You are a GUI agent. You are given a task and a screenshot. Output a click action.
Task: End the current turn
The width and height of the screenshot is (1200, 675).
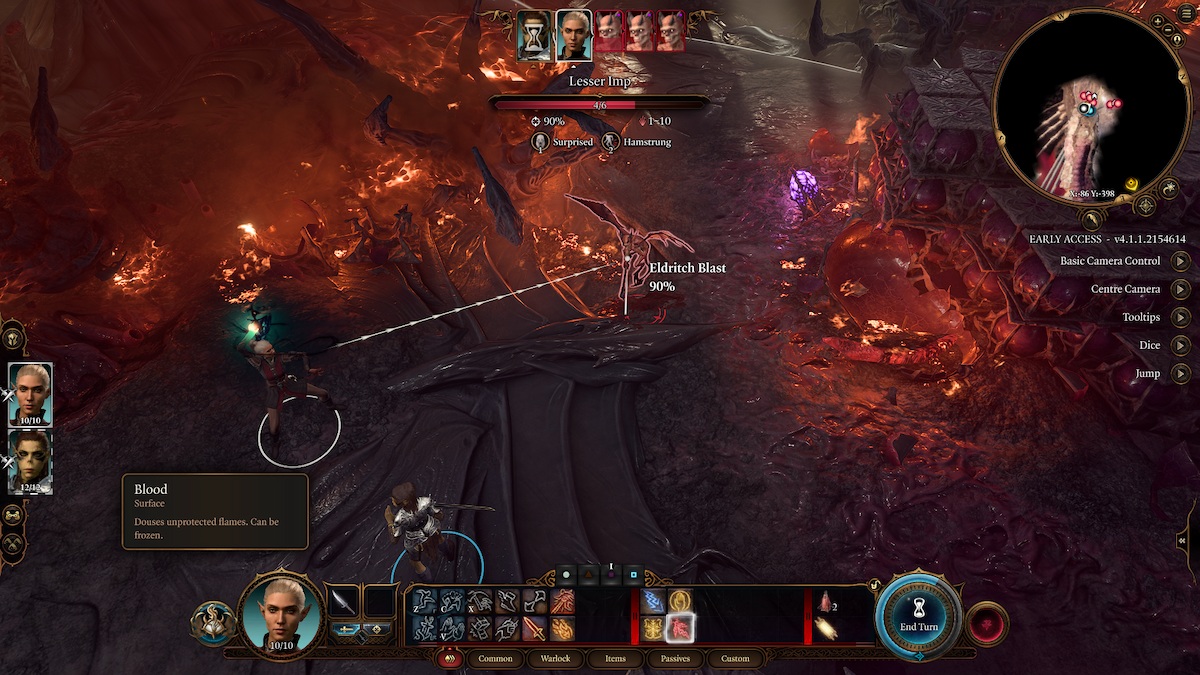[x=918, y=616]
